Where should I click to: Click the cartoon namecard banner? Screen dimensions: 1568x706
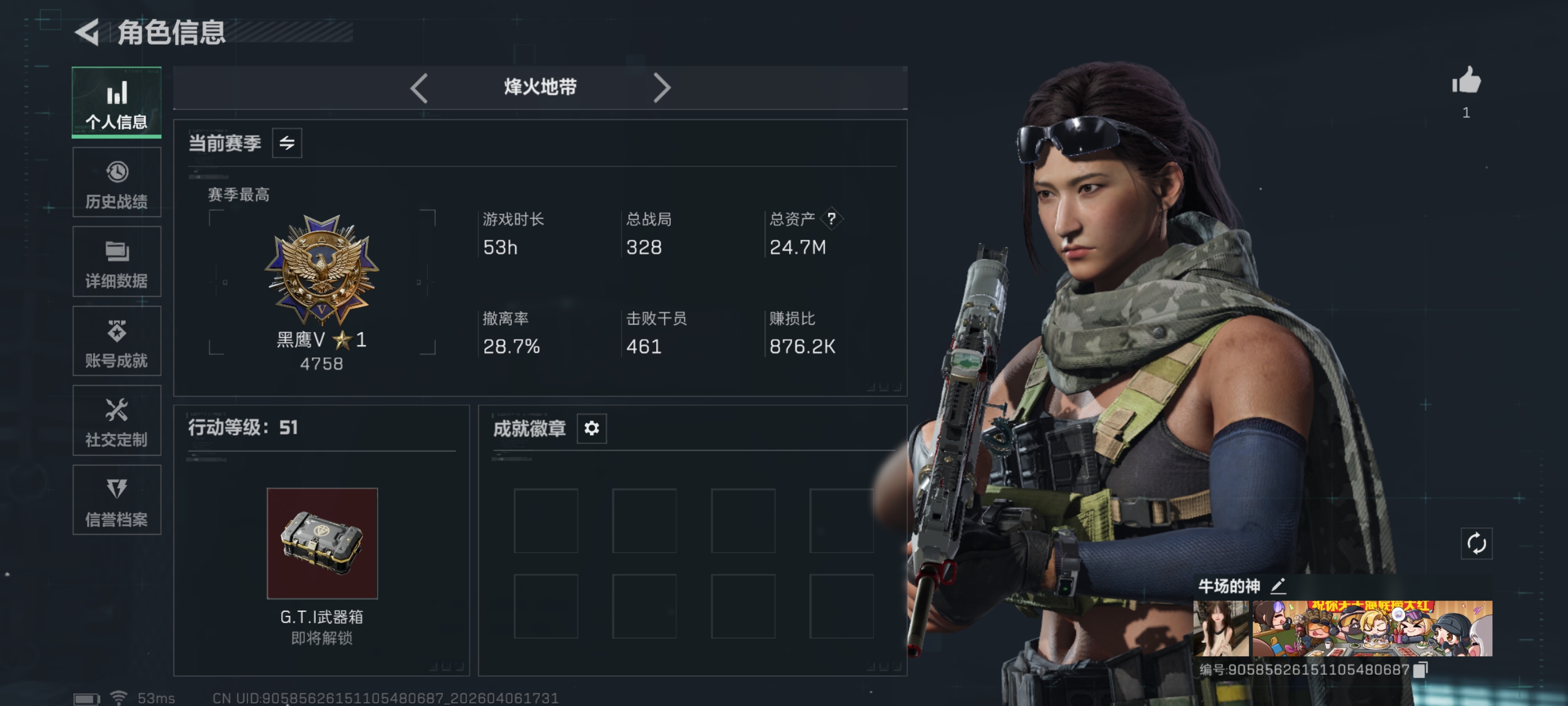pyautogui.click(x=1372, y=628)
